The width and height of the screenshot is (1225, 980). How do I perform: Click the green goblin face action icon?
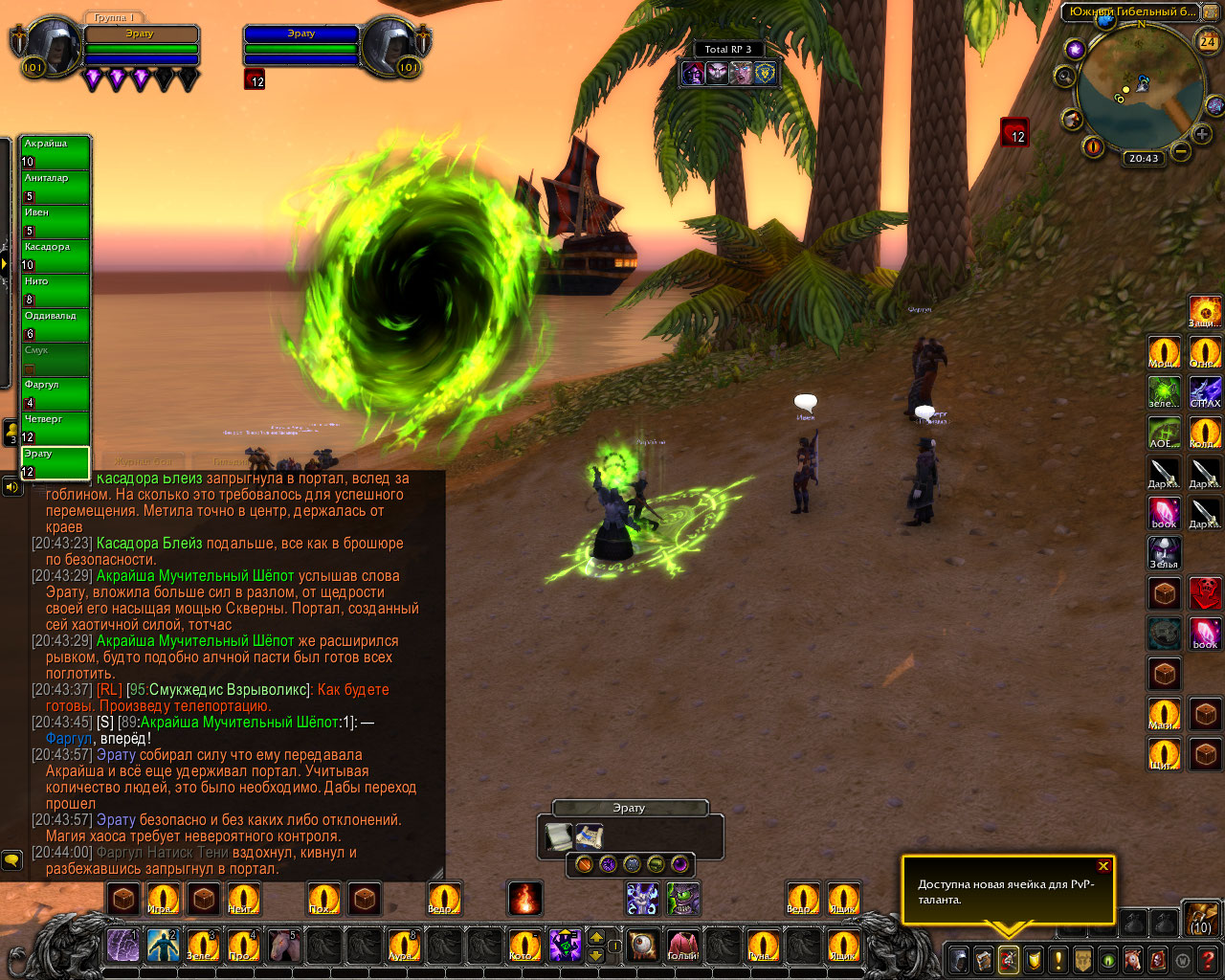683,899
